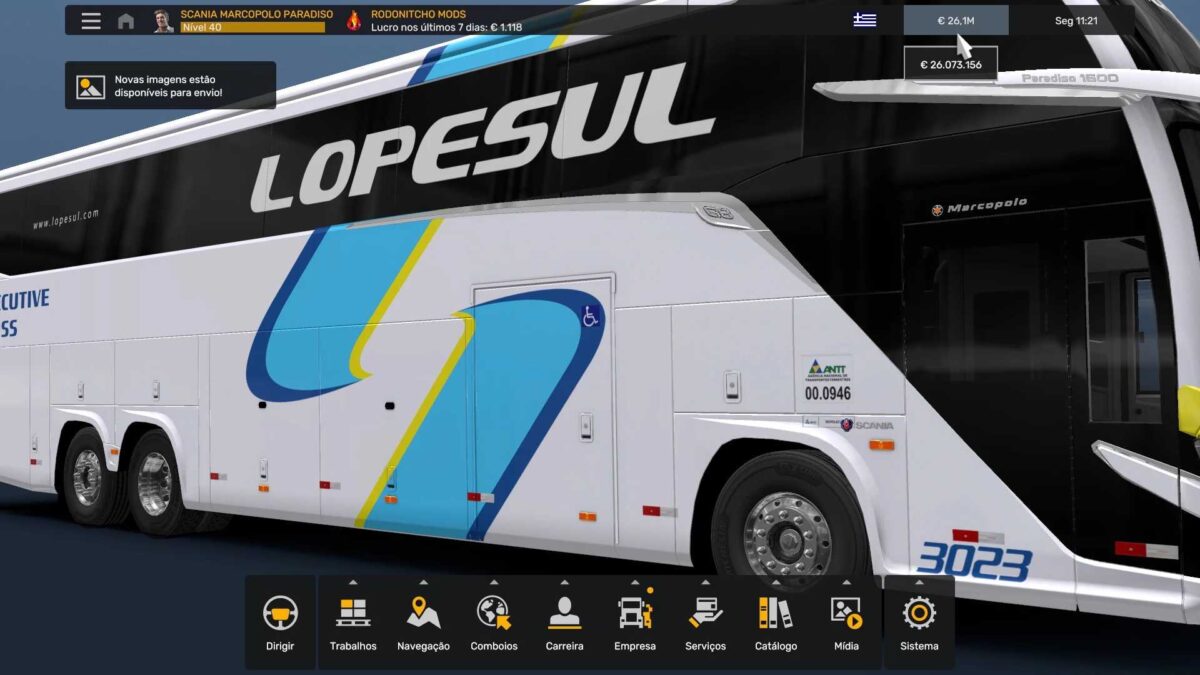Image resolution: width=1200 pixels, height=675 pixels.
Task: Open the new images upload notification
Action: click(170, 86)
